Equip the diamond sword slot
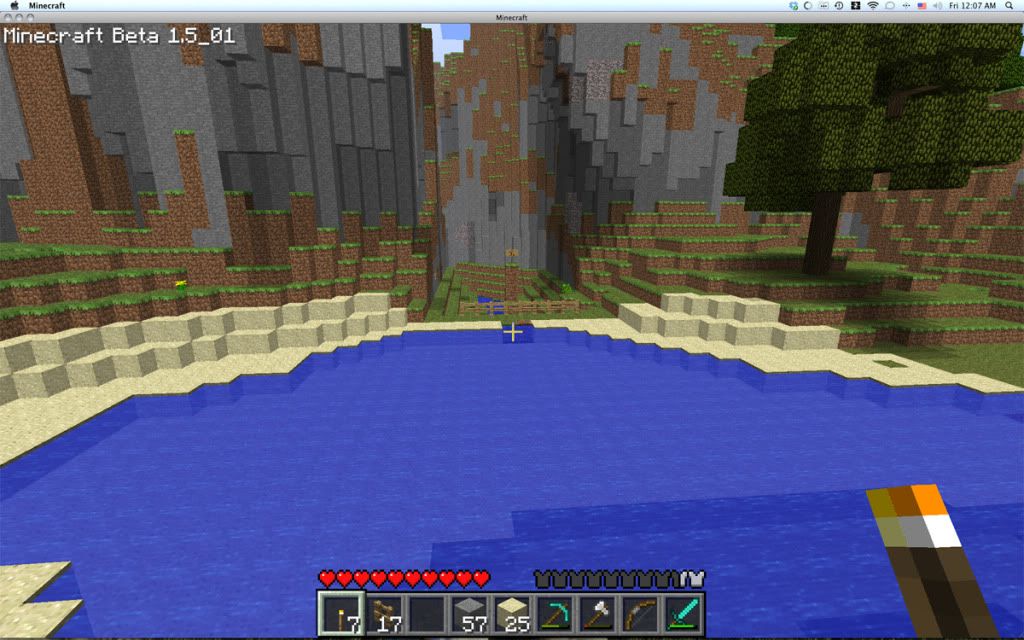This screenshot has height=640, width=1024. point(684,613)
